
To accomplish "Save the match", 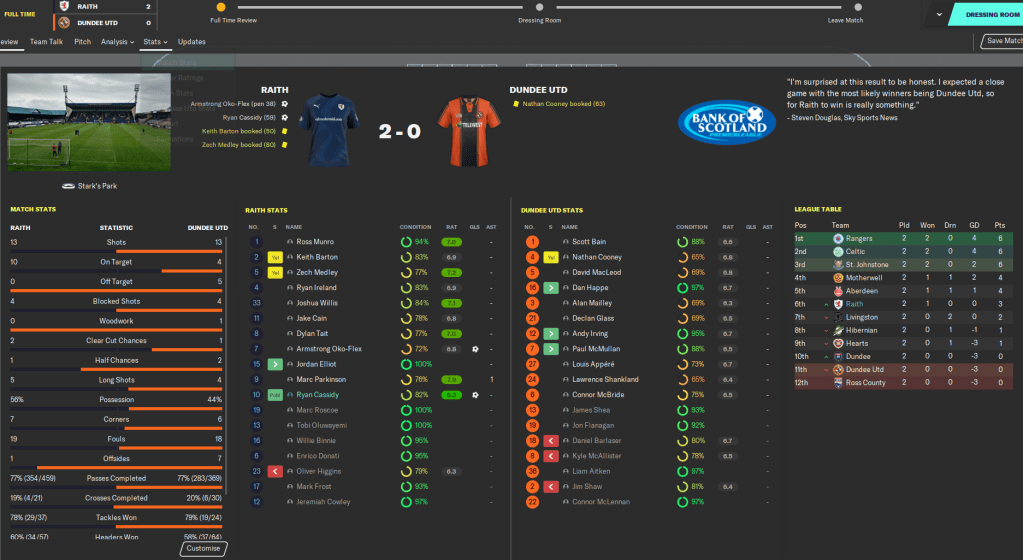I will click(1001, 41).
